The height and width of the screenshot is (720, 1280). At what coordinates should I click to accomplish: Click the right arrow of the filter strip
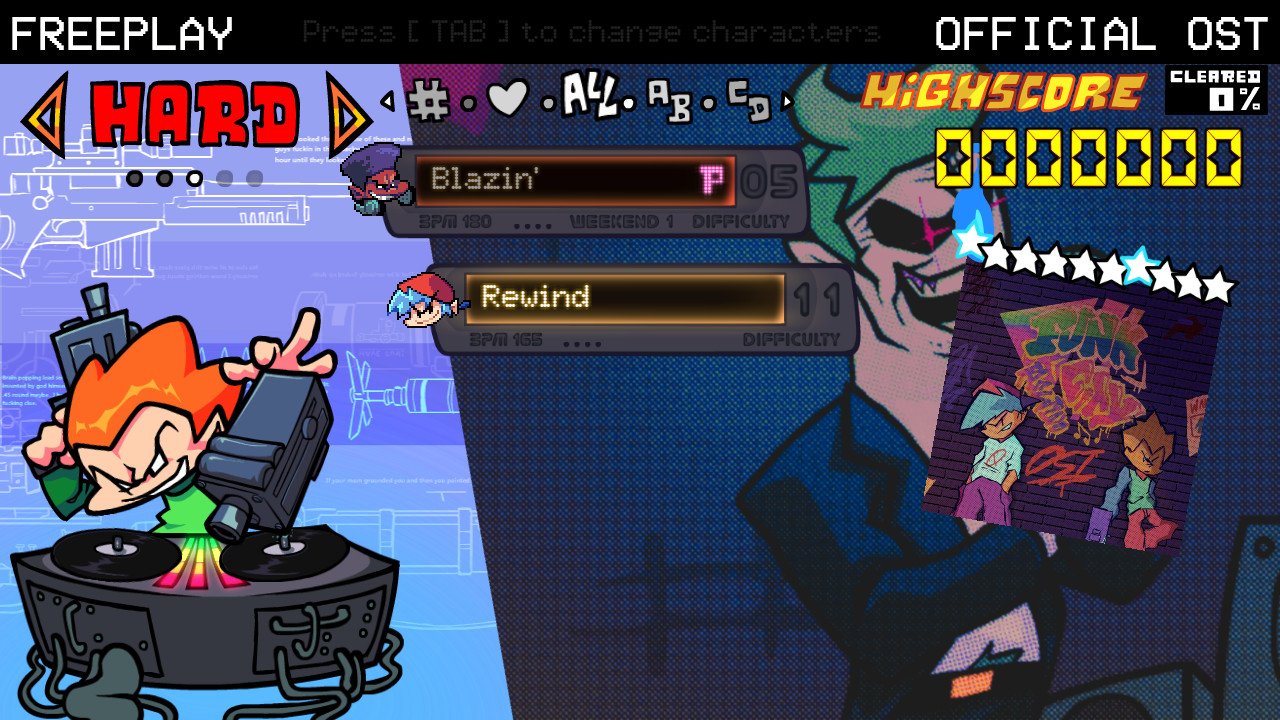click(x=788, y=100)
